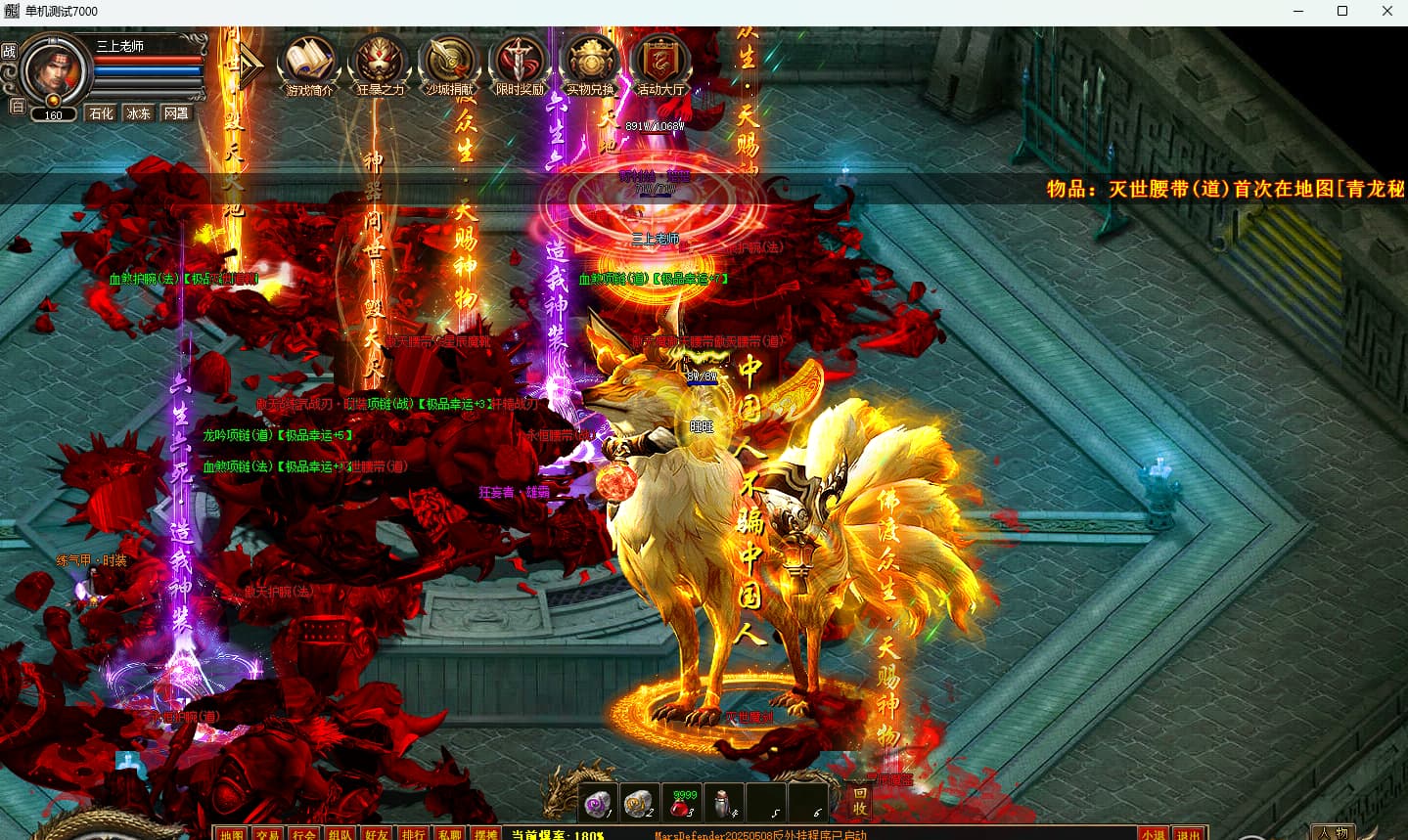Open the 游戏简介 game guide icon
The image size is (1408, 840).
pos(309,64)
